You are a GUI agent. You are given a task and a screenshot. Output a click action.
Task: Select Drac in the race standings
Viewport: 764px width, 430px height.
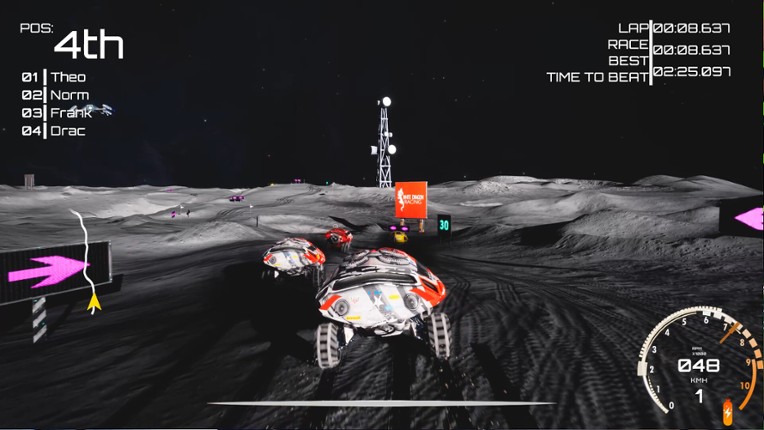68,131
